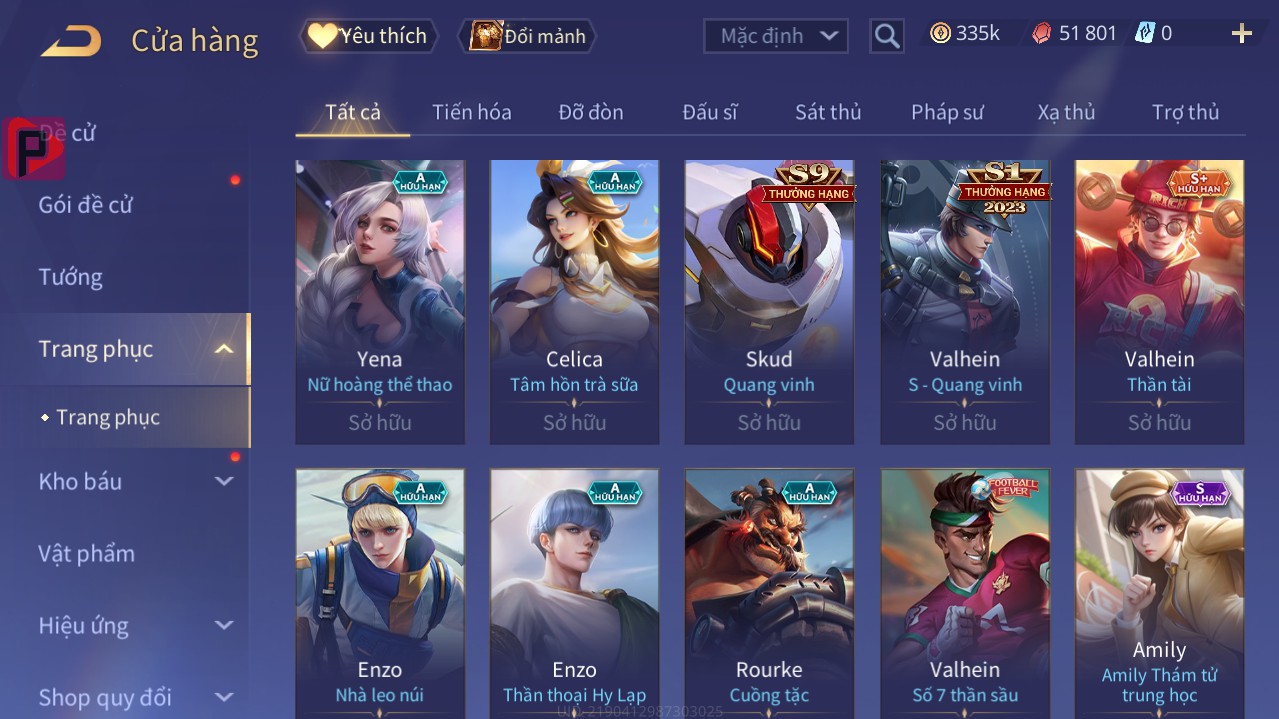Screen dimensions: 1279x719
Task: Go back using the return arrow
Action: coord(71,41)
